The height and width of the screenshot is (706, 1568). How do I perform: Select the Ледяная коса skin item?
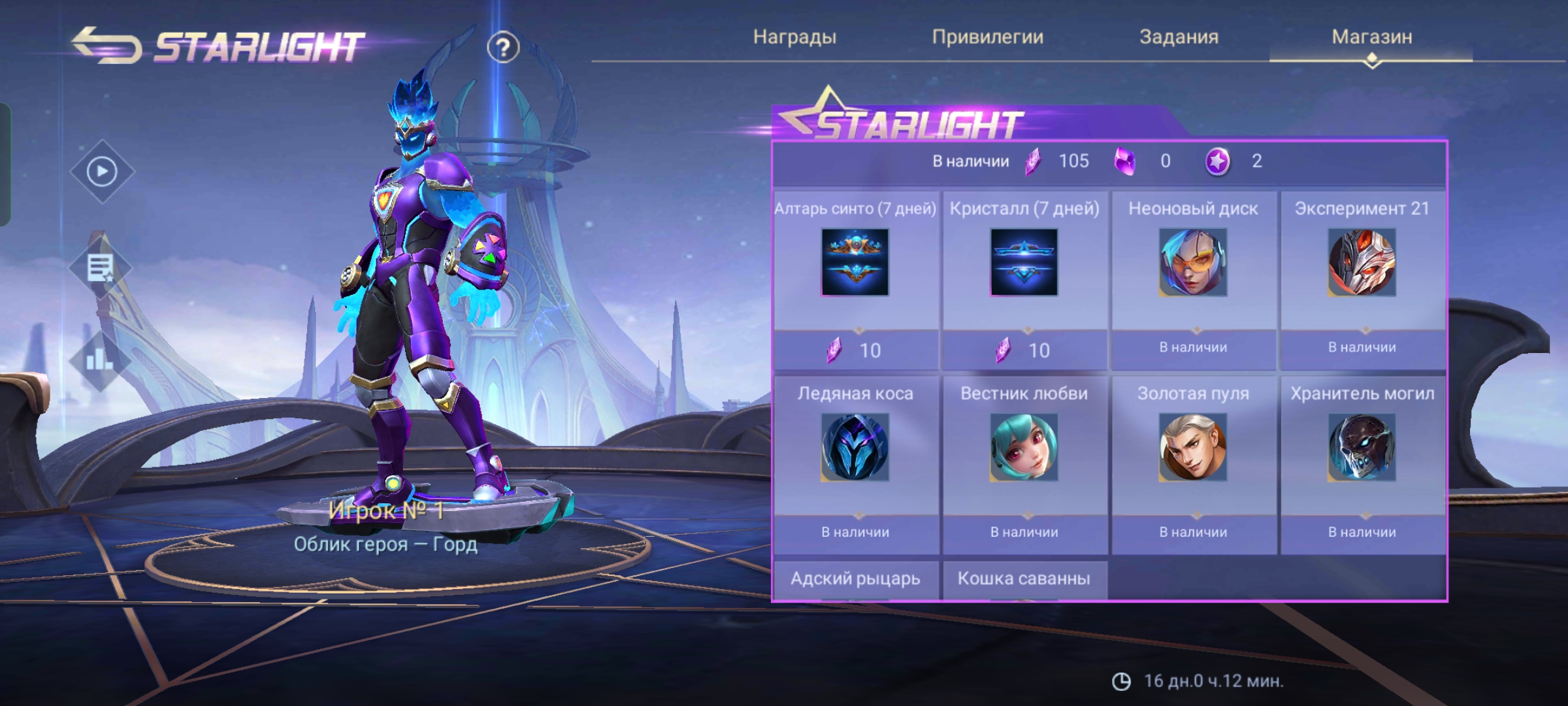(855, 448)
